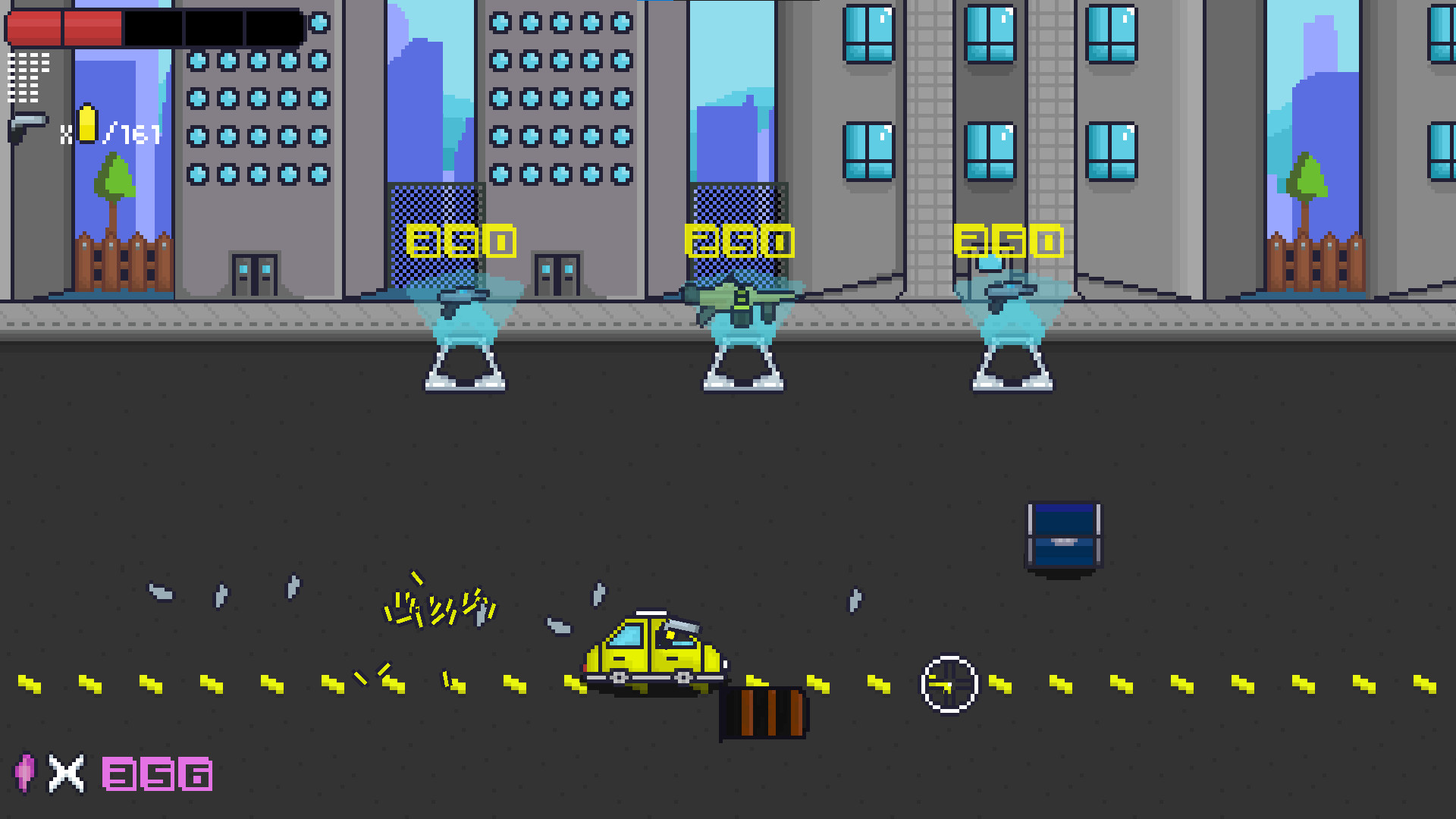Open the blue chest on the road
Image resolution: width=1456 pixels, height=819 pixels.
tap(1063, 536)
